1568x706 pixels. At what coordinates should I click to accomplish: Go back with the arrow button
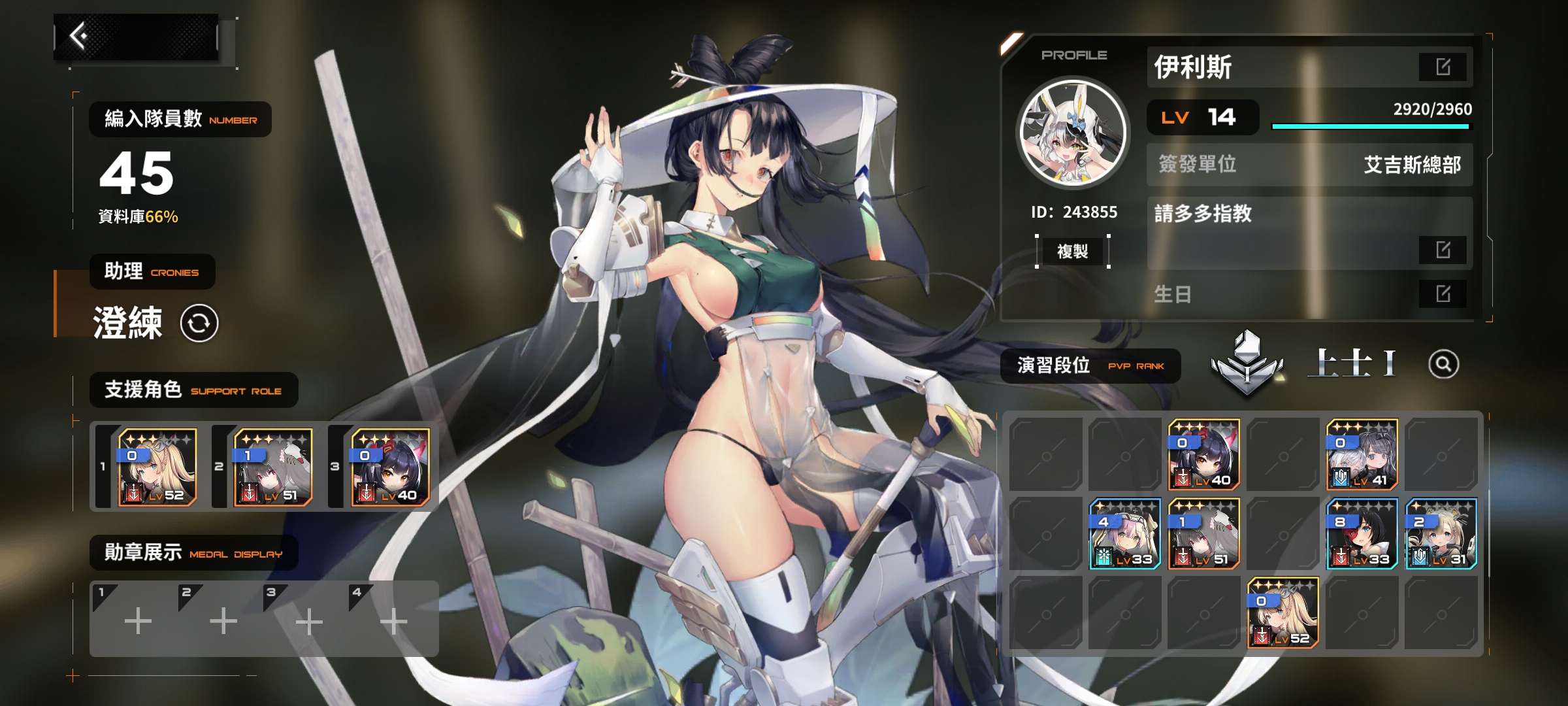pyautogui.click(x=80, y=37)
